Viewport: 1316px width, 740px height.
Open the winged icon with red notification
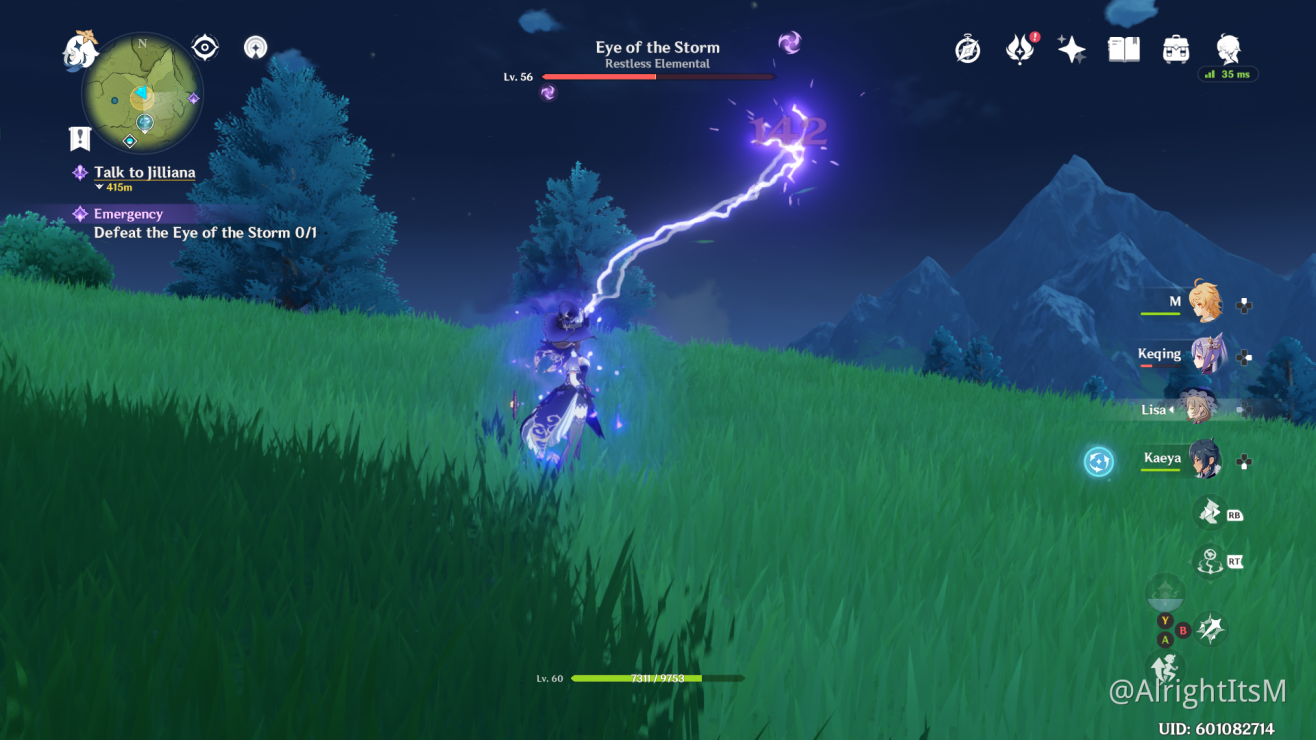(1020, 49)
